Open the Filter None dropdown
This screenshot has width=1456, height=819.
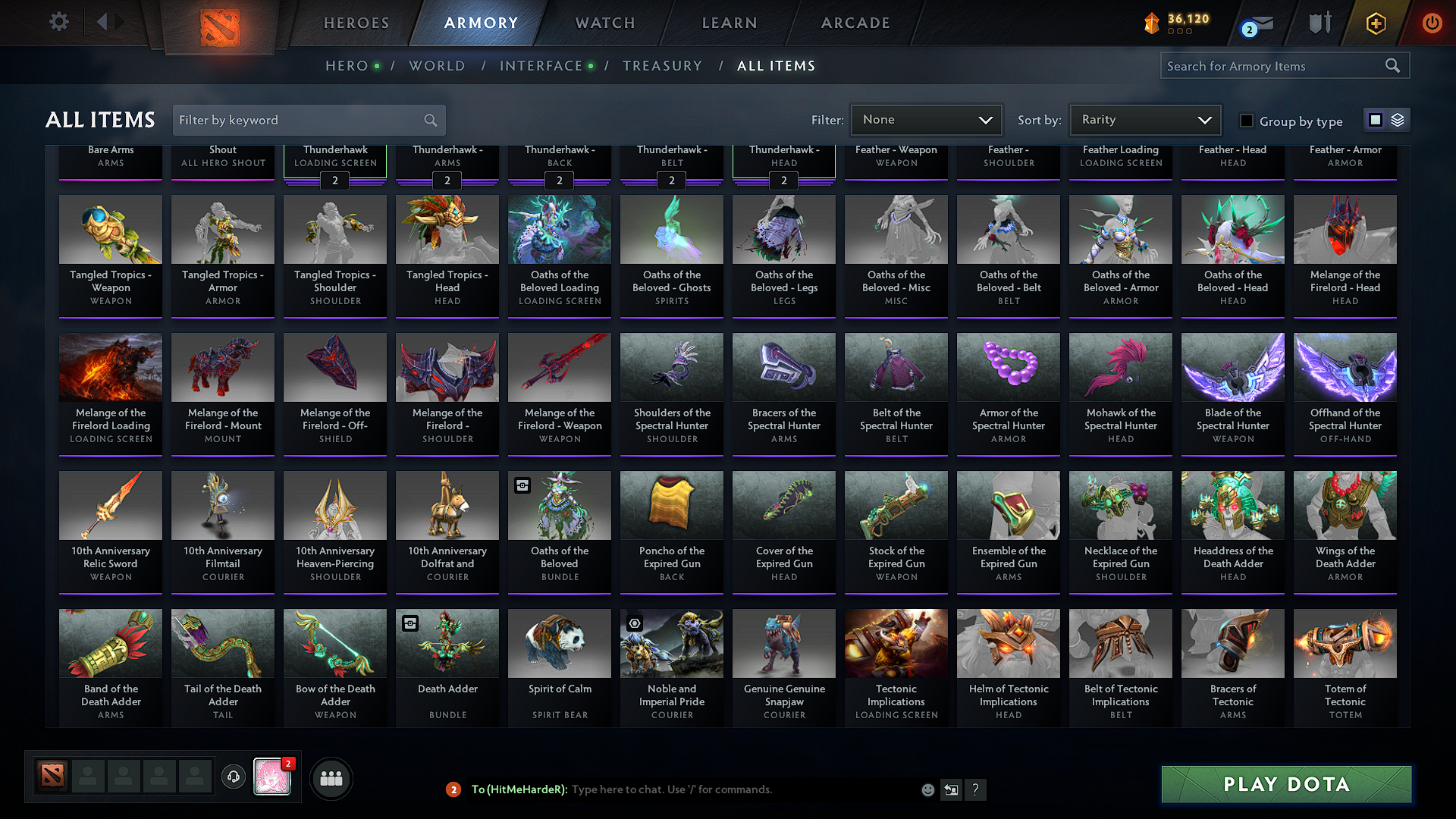[926, 120]
